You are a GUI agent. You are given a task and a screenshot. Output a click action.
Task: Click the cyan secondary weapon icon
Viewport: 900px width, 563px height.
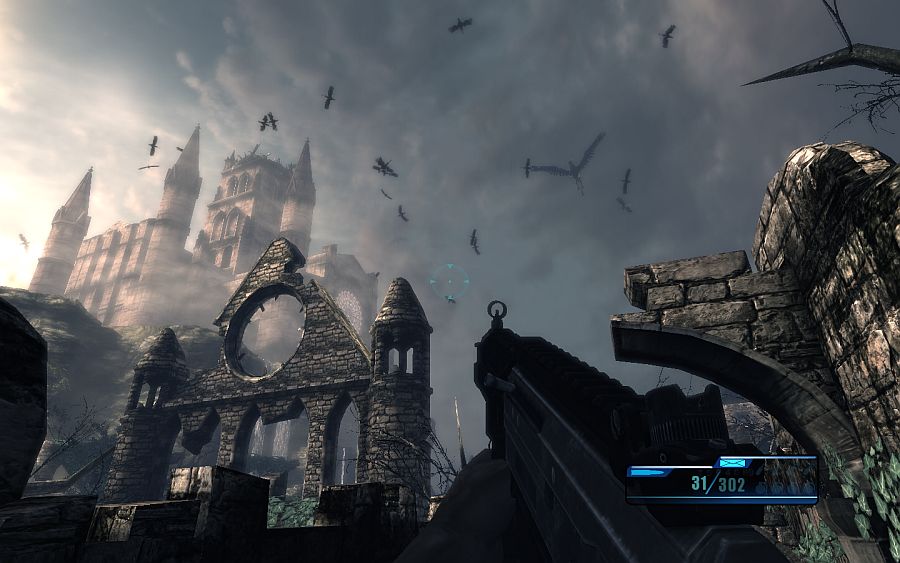(x=733, y=463)
